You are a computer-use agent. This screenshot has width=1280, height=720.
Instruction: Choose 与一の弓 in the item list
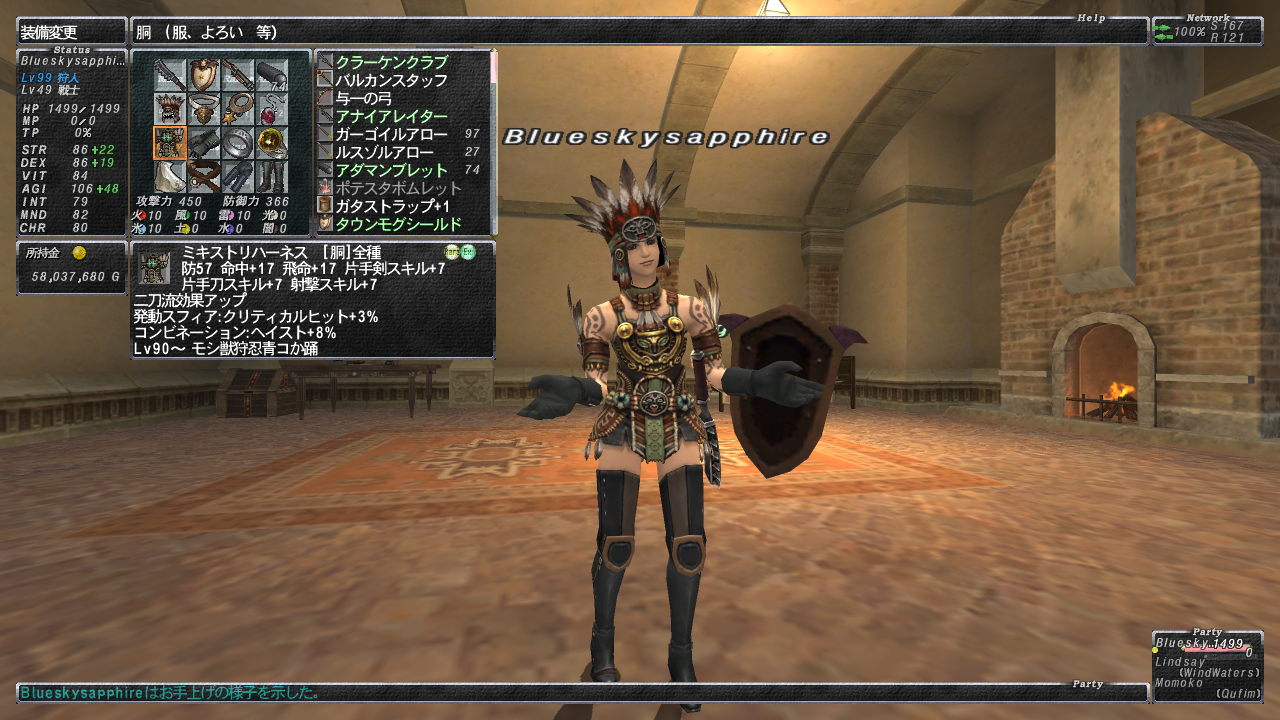[364, 98]
